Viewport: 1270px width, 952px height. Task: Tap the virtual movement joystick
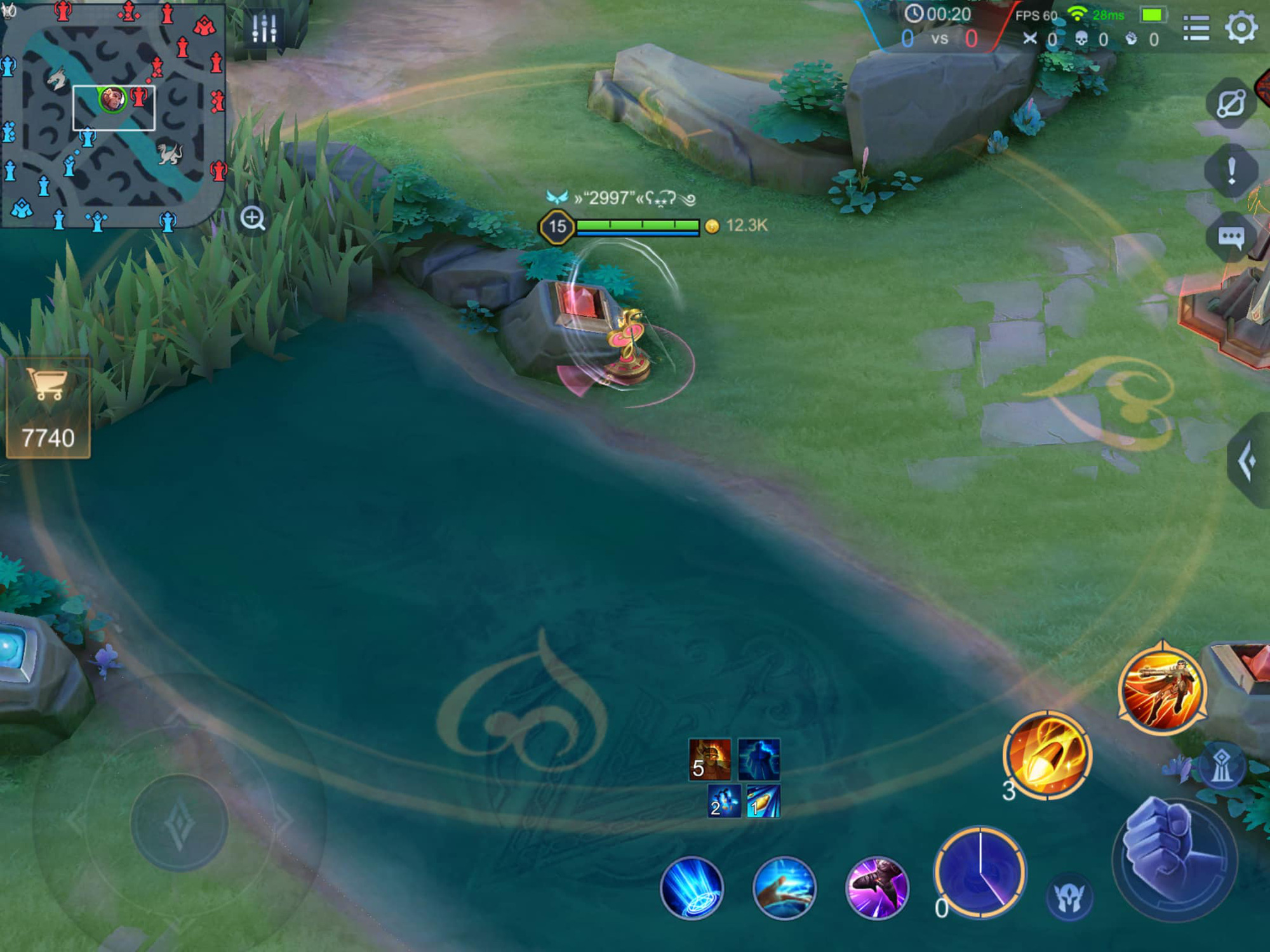[179, 823]
